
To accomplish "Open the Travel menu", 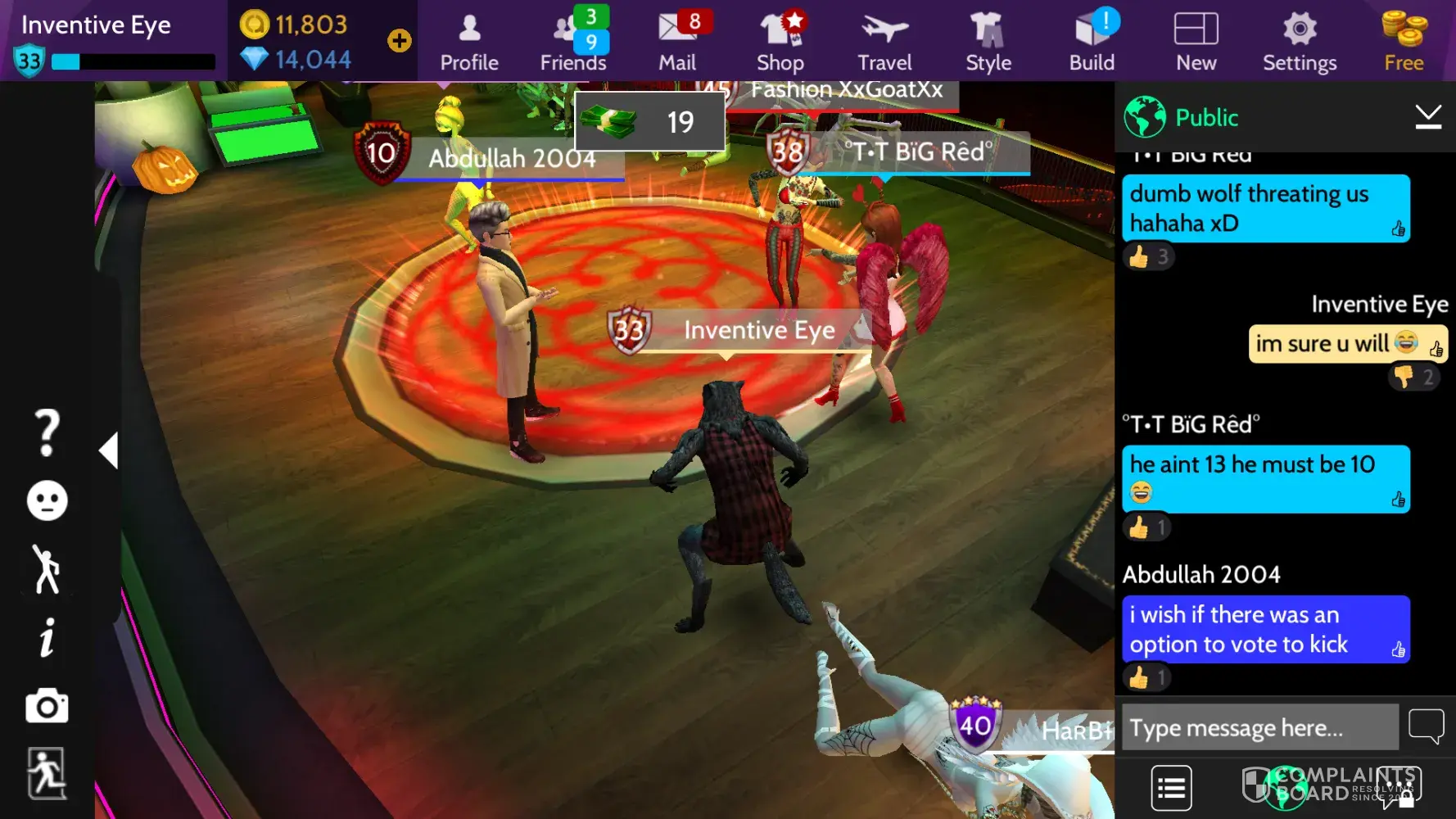I will (x=884, y=41).
